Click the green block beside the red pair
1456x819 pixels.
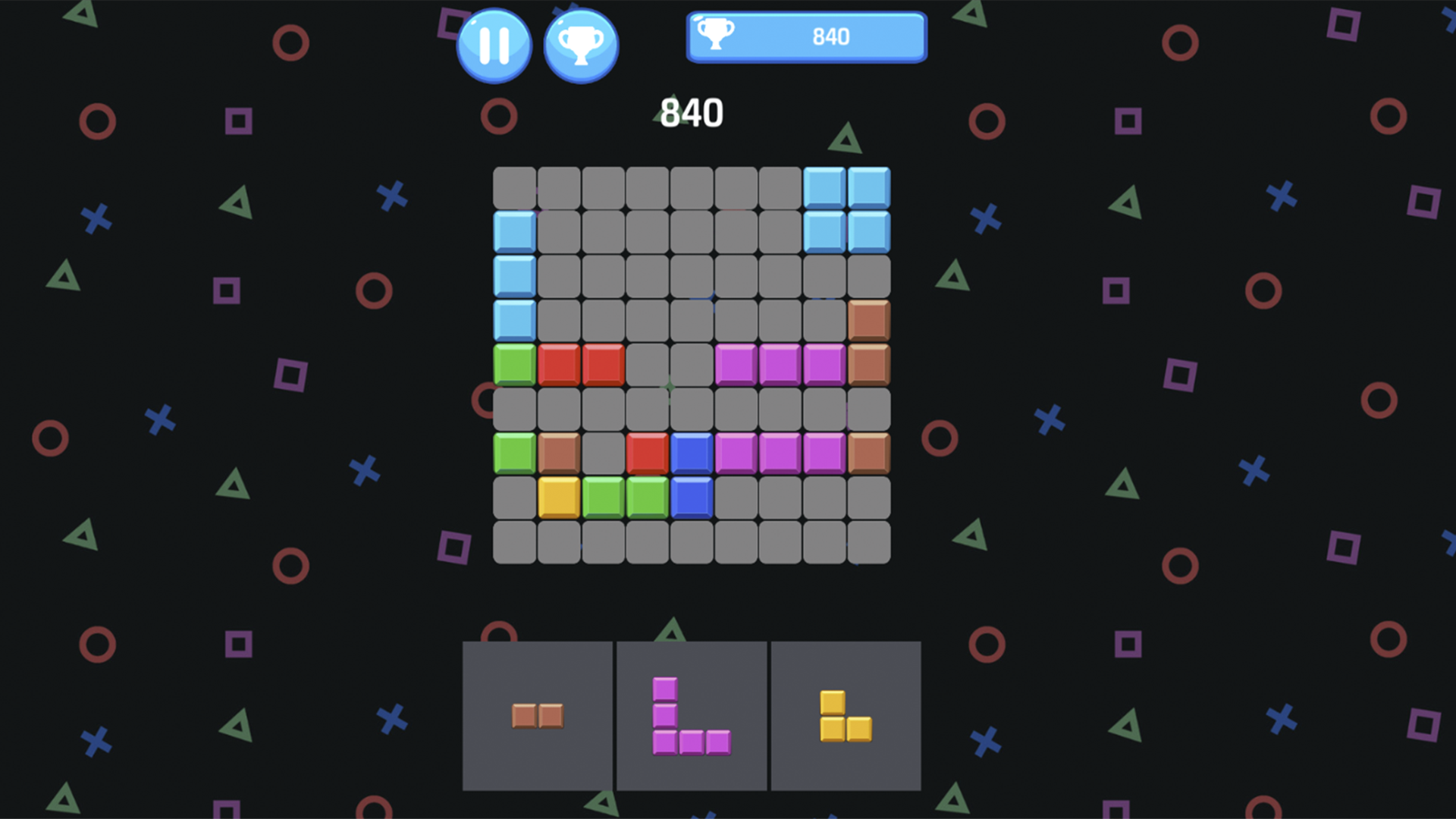[x=514, y=366]
